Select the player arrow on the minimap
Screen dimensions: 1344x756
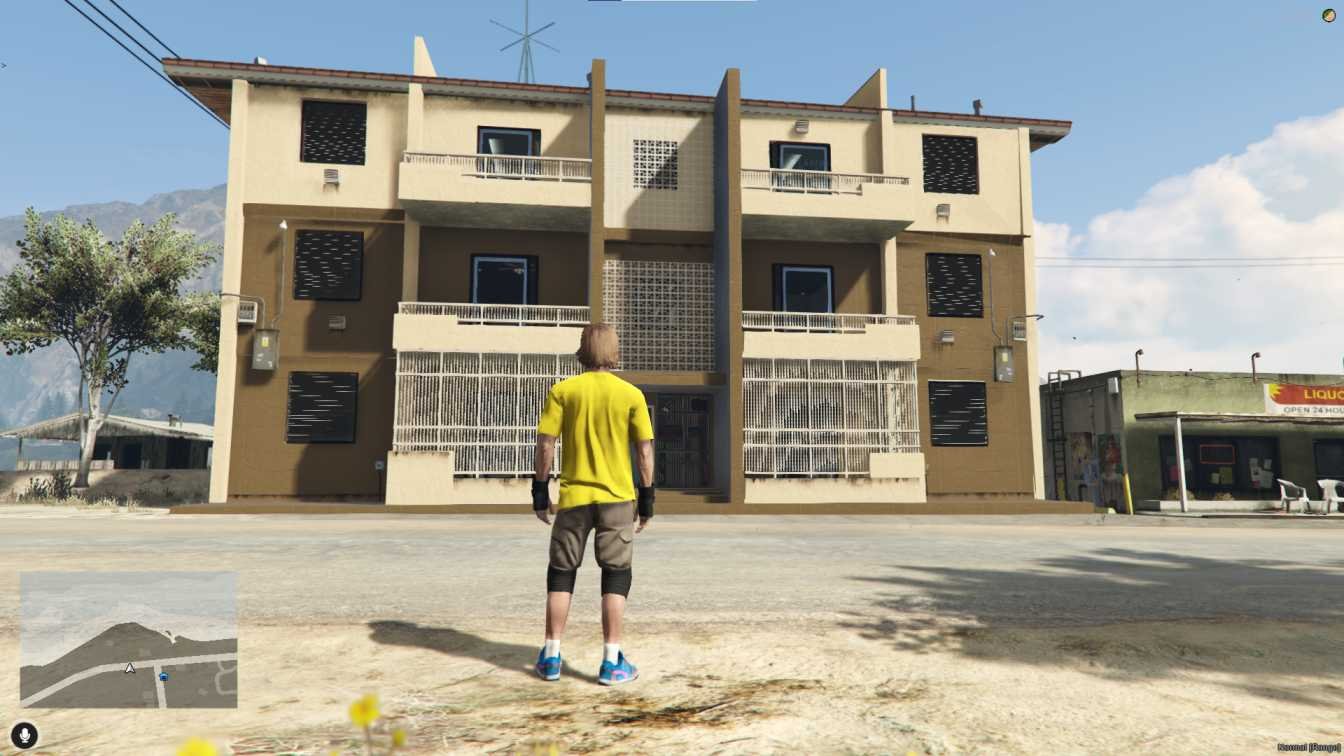130,670
